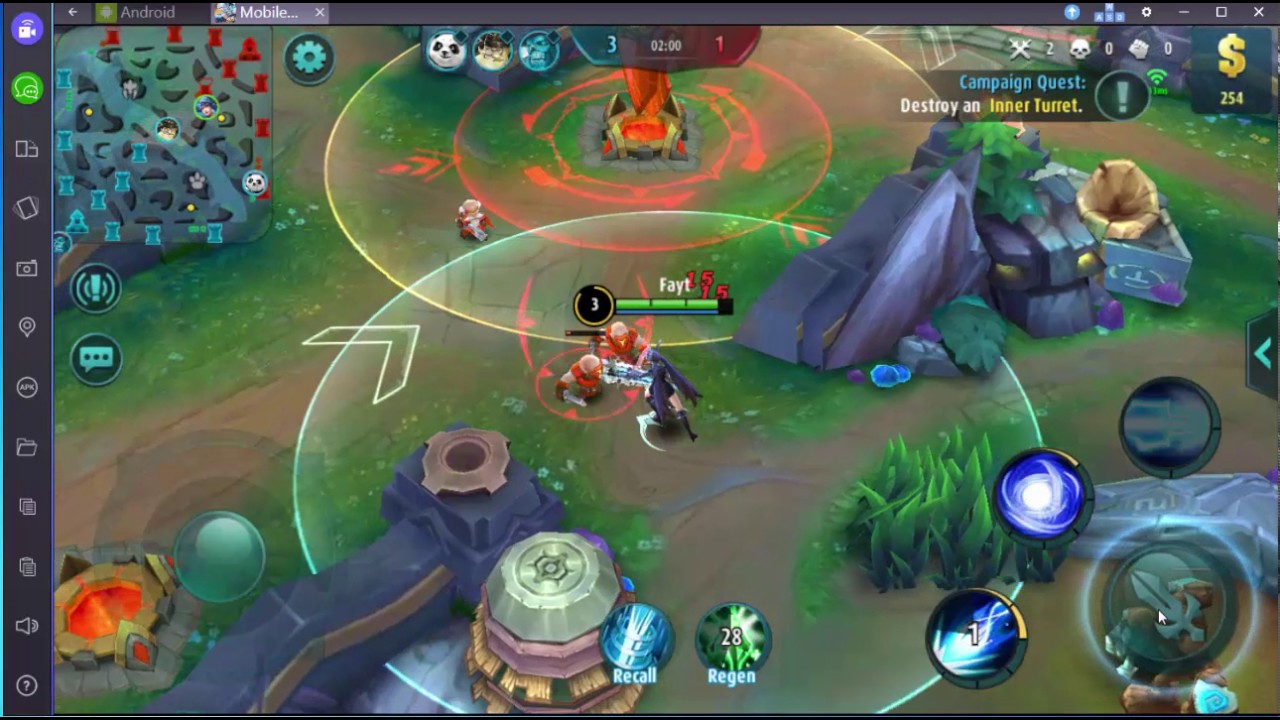Select the locked ultimate skill button
The height and width of the screenshot is (720, 1280).
pyautogui.click(x=1169, y=423)
